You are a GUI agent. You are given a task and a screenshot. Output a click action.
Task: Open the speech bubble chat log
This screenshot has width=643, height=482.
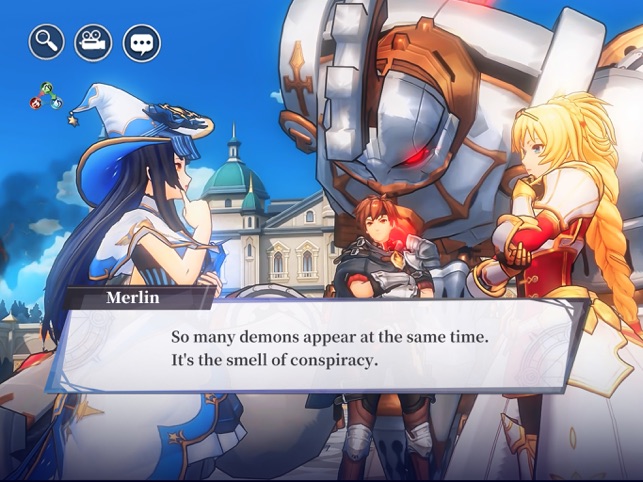coord(141,42)
